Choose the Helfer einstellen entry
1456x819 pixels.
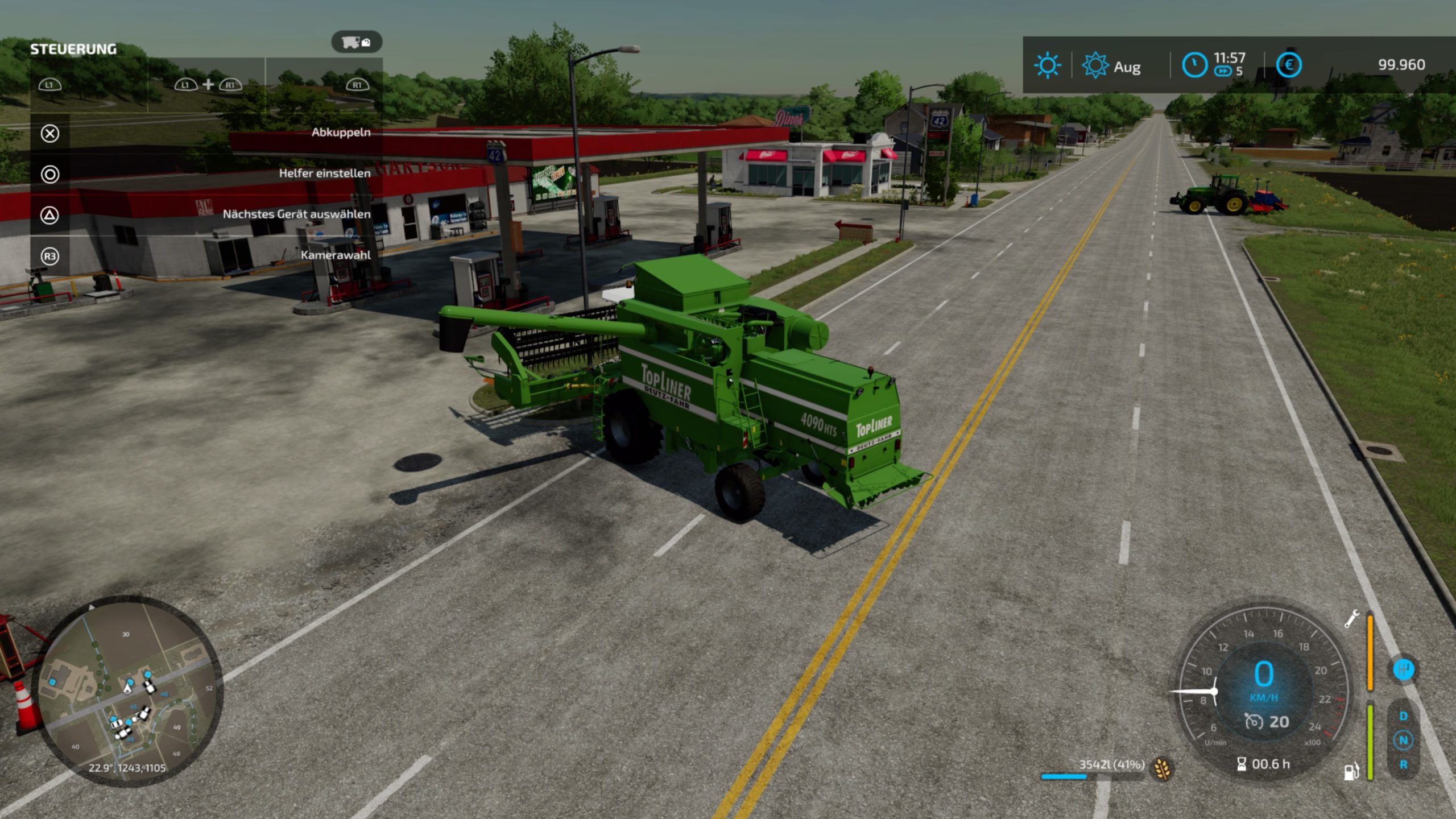pyautogui.click(x=324, y=173)
